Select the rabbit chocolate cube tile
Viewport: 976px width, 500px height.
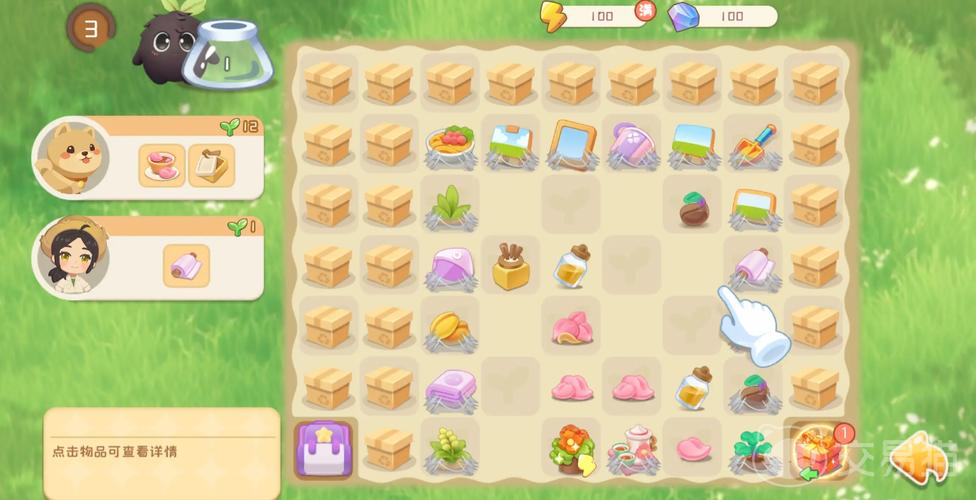point(511,266)
